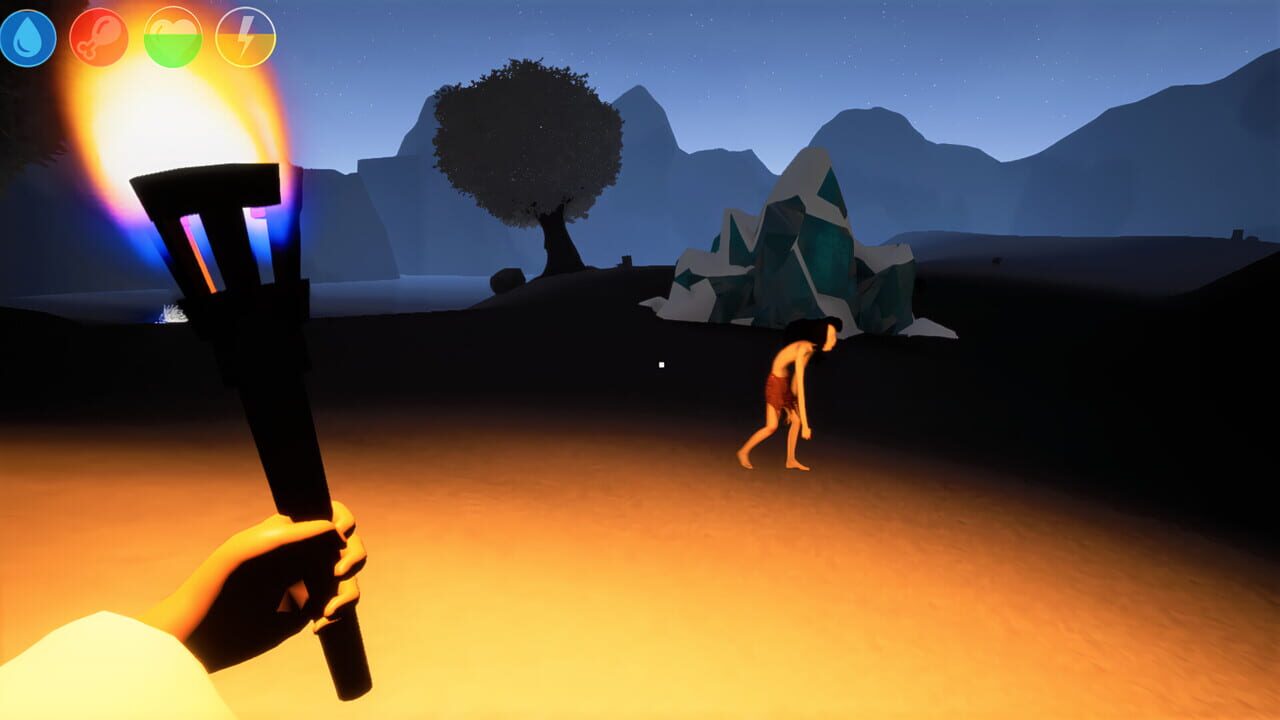
Task: Click the white crosshair dot in center
Action: point(659,366)
